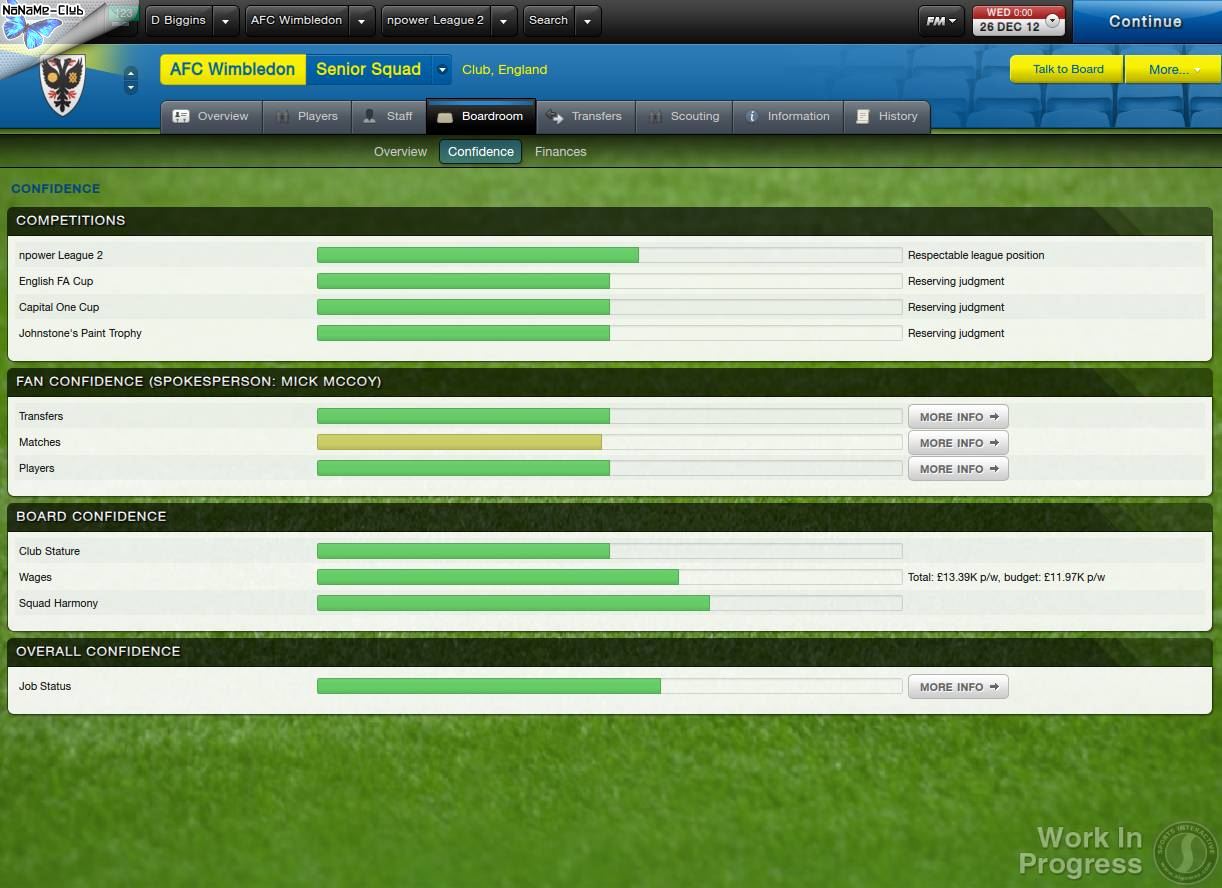Open the FM game menu
This screenshot has width=1222, height=888.
(x=940, y=20)
